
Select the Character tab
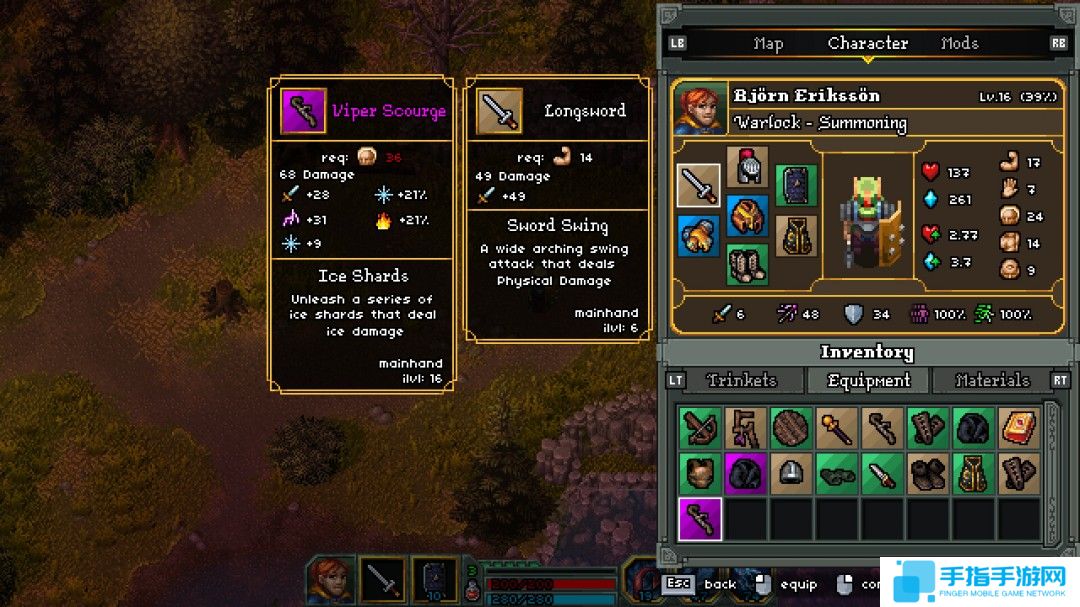(x=867, y=44)
